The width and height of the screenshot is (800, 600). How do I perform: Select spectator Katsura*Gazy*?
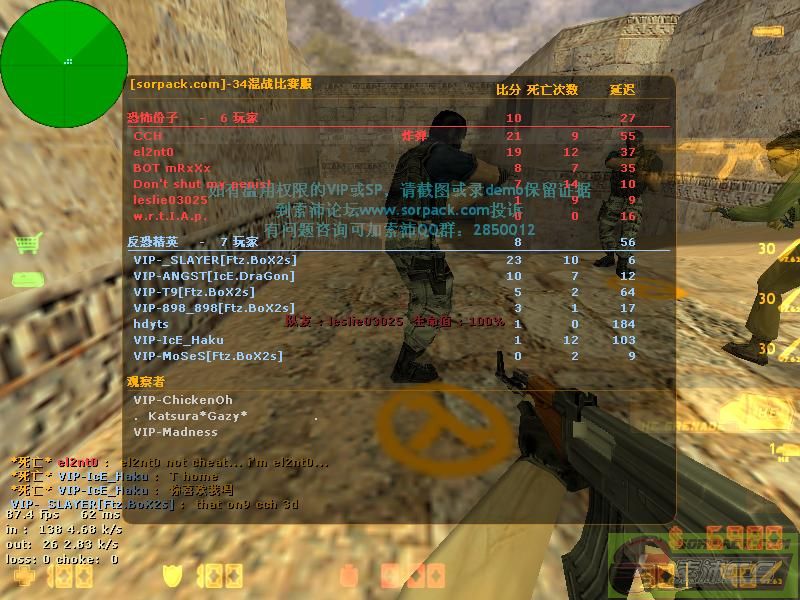pos(192,416)
